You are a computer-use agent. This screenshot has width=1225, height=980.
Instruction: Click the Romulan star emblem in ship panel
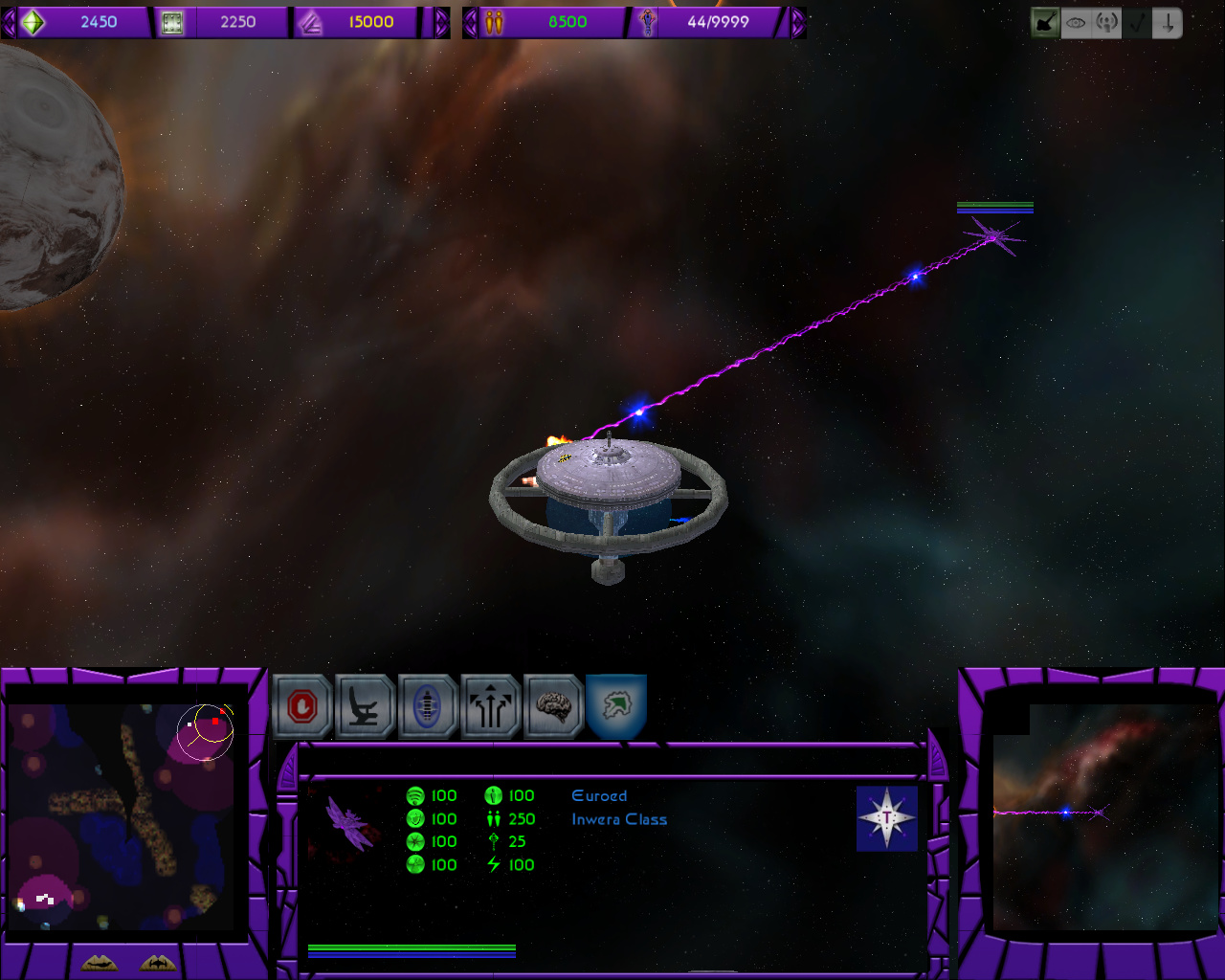(887, 818)
